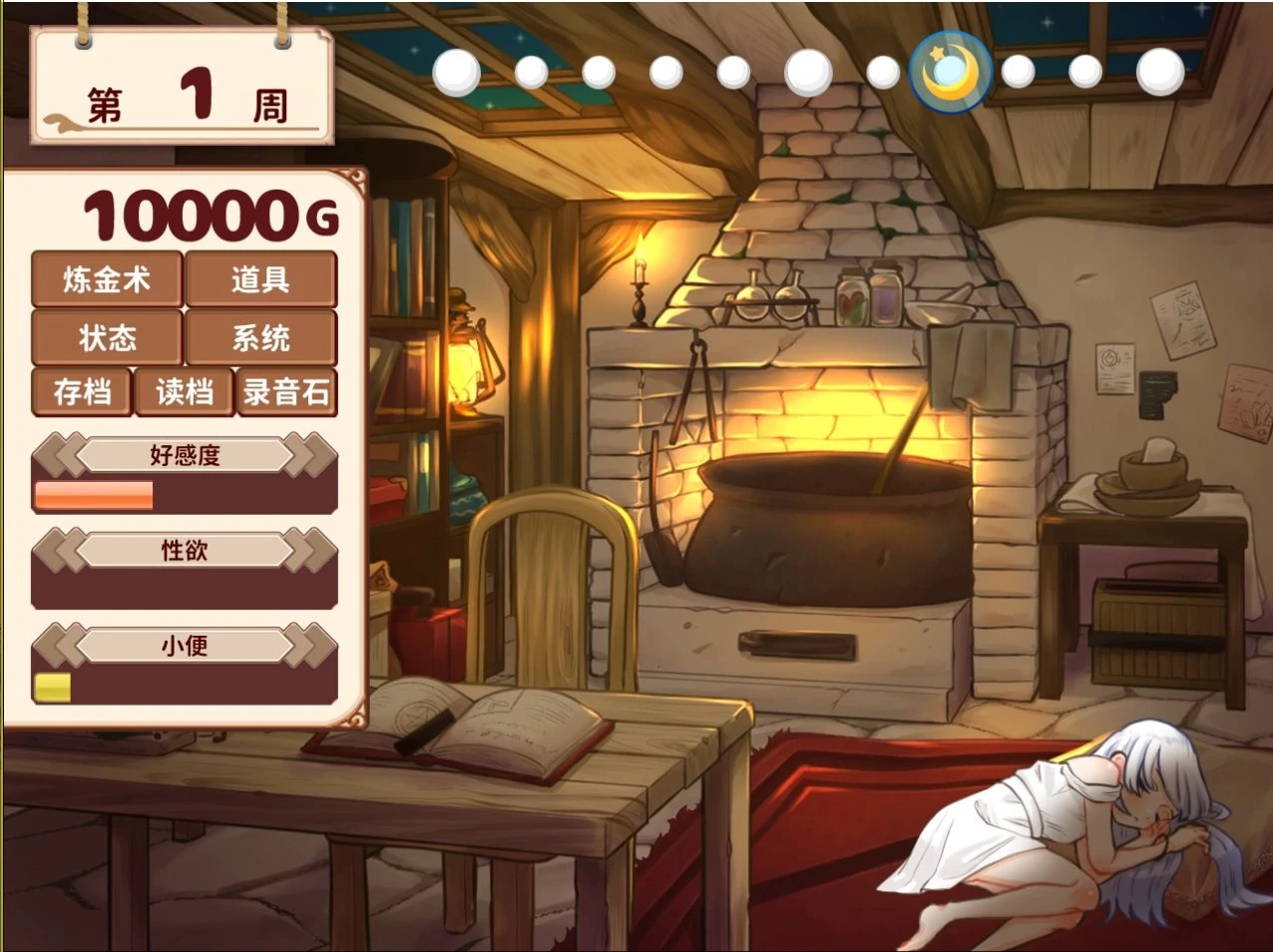The image size is (1273, 952).
Task: Choose the 读档 load button
Action: click(x=185, y=392)
